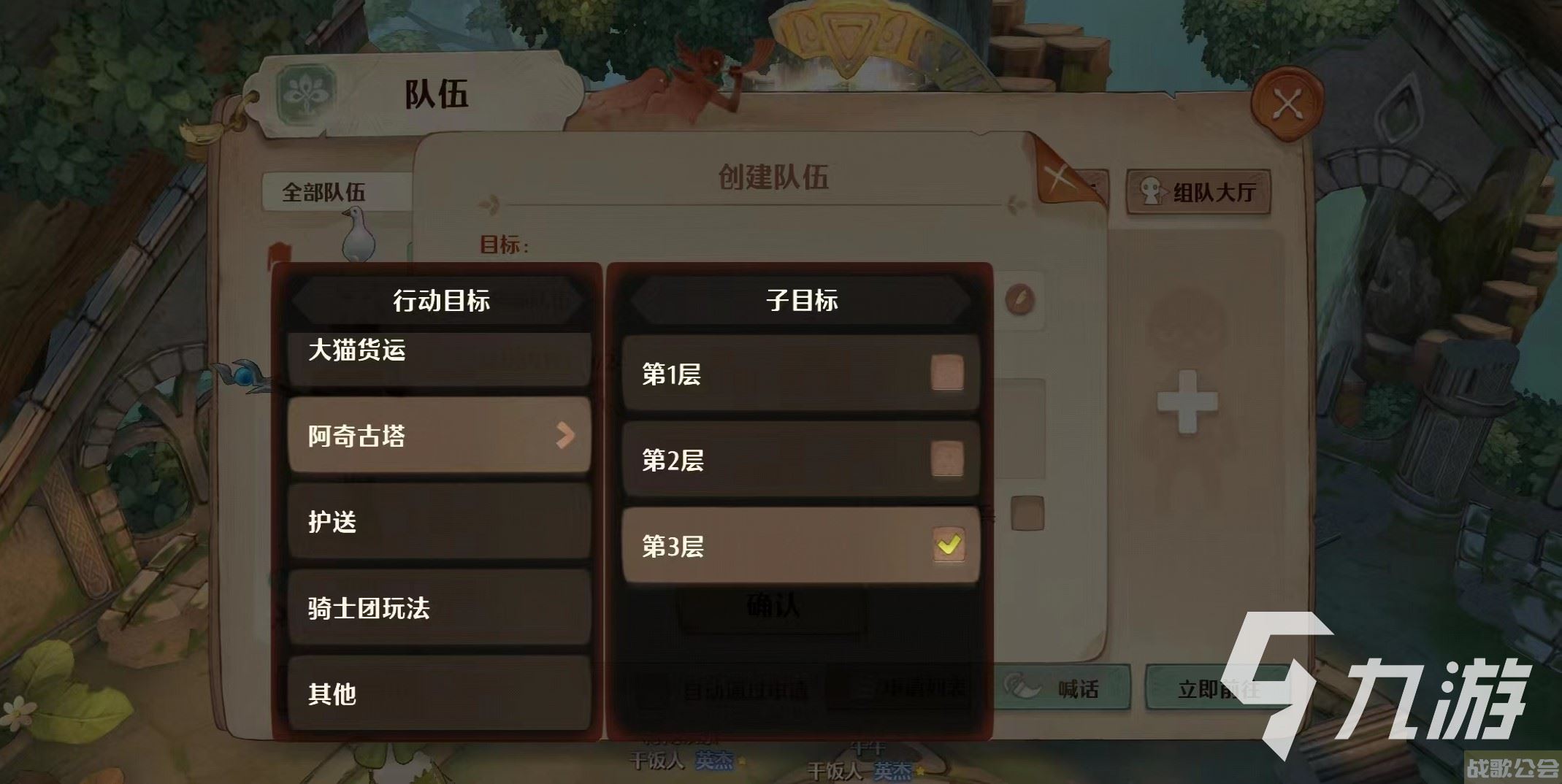Choose 其他 action target

438,693
